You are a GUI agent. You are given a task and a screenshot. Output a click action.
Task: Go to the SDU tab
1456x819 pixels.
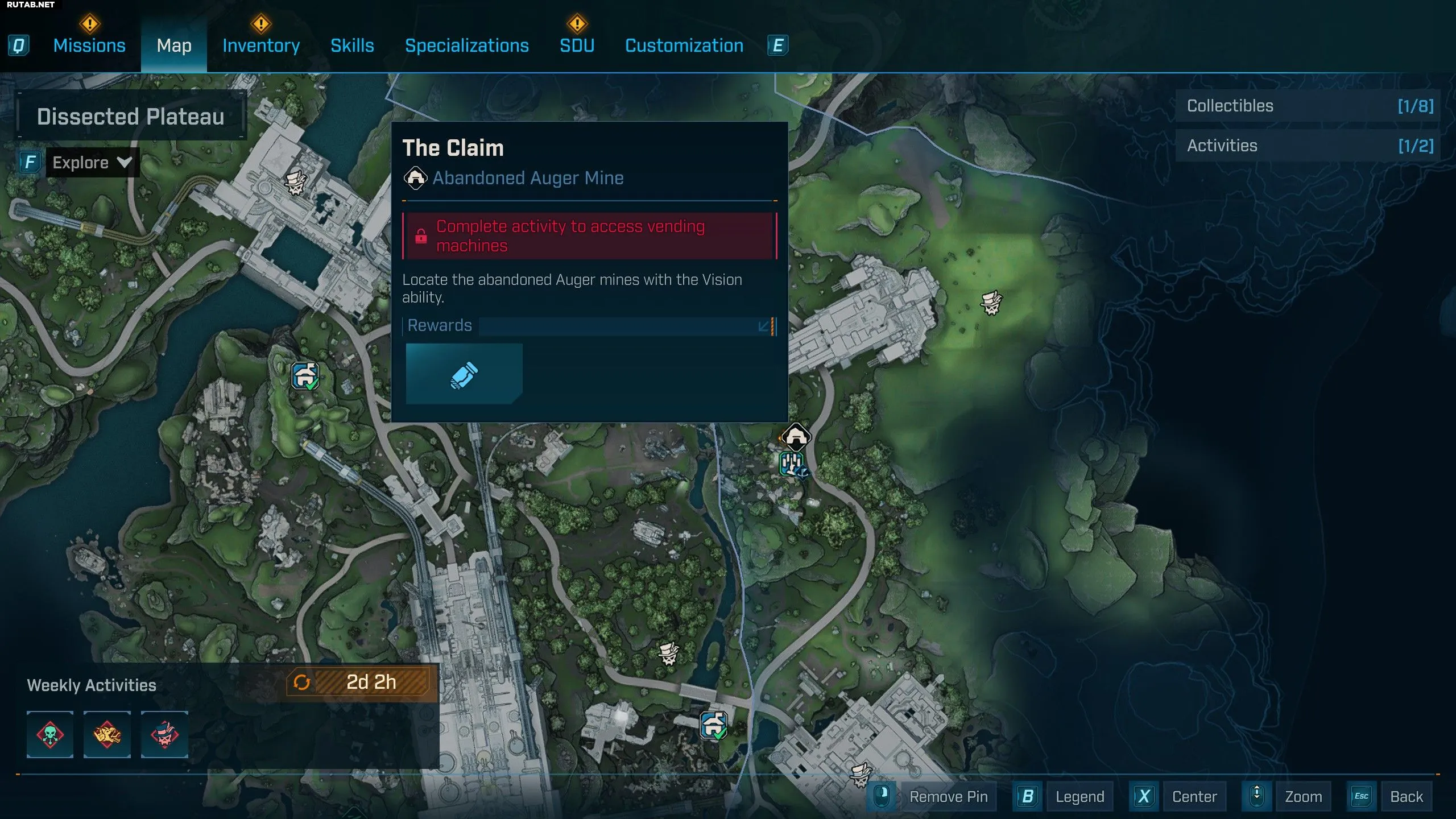[577, 45]
